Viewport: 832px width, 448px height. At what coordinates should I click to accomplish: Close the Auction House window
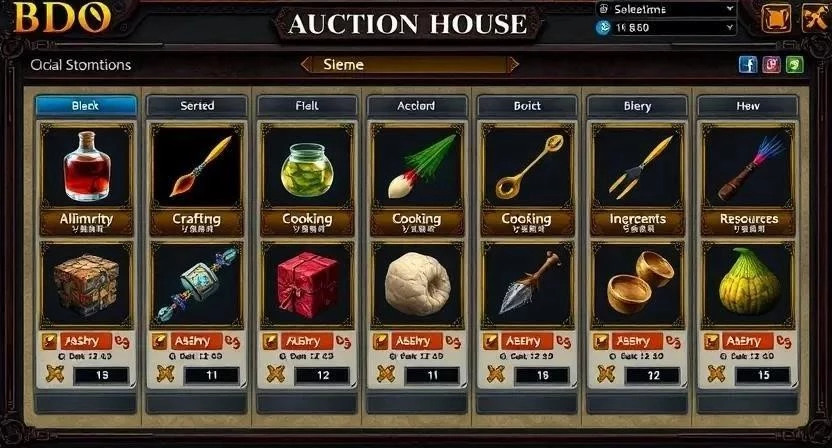pos(808,18)
